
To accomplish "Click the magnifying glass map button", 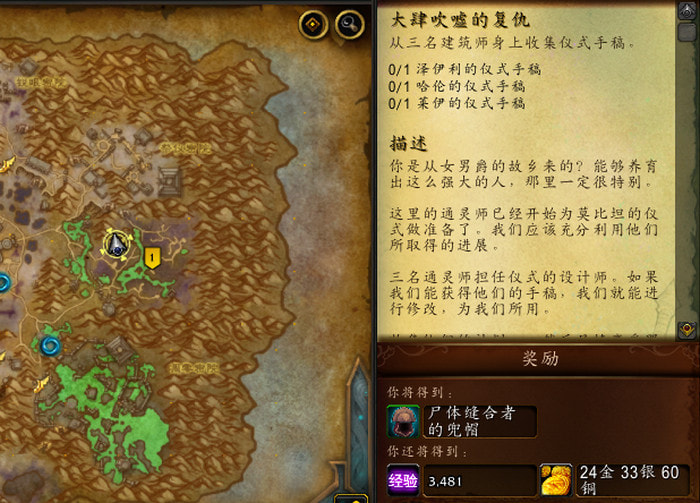I will (x=349, y=24).
